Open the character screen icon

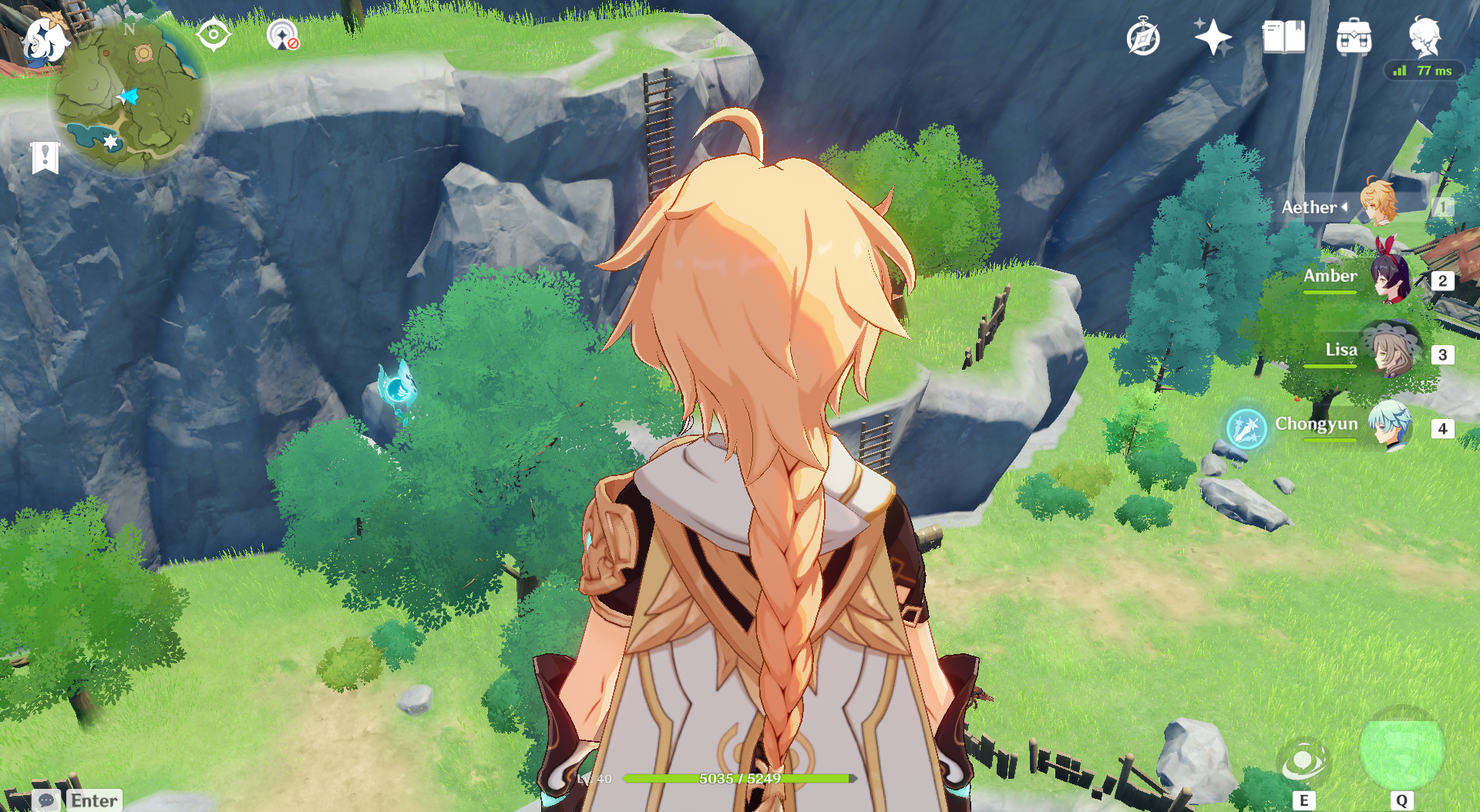click(x=1424, y=36)
